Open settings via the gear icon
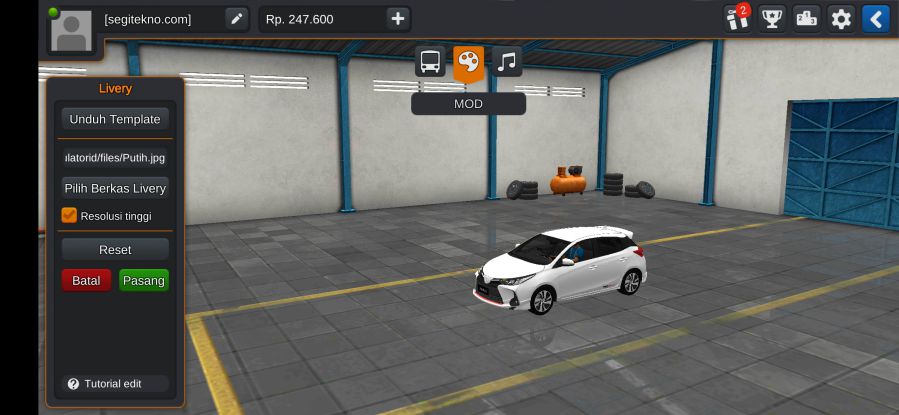Image resolution: width=899 pixels, height=415 pixels. 841,19
